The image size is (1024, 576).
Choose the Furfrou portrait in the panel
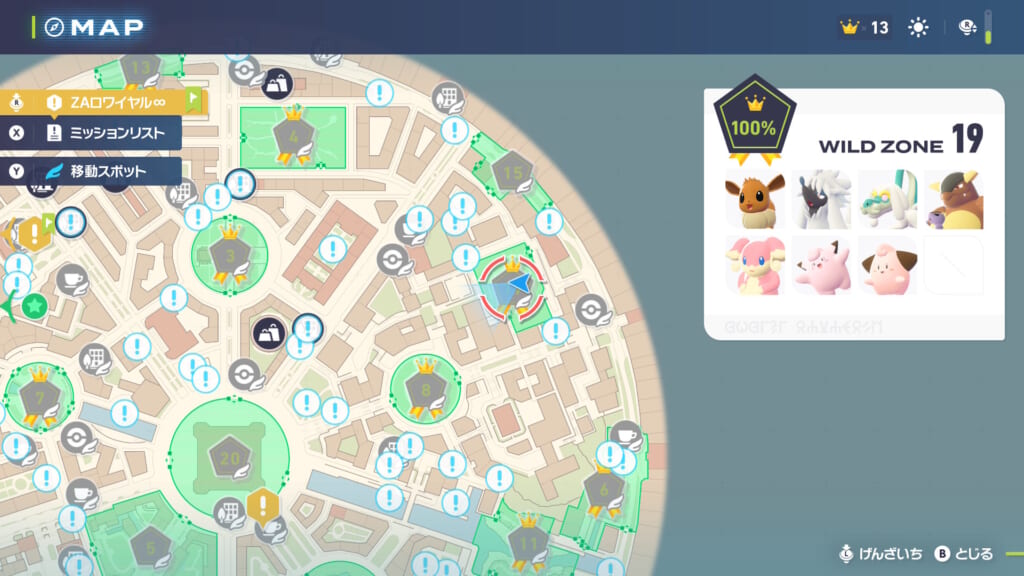tap(821, 200)
